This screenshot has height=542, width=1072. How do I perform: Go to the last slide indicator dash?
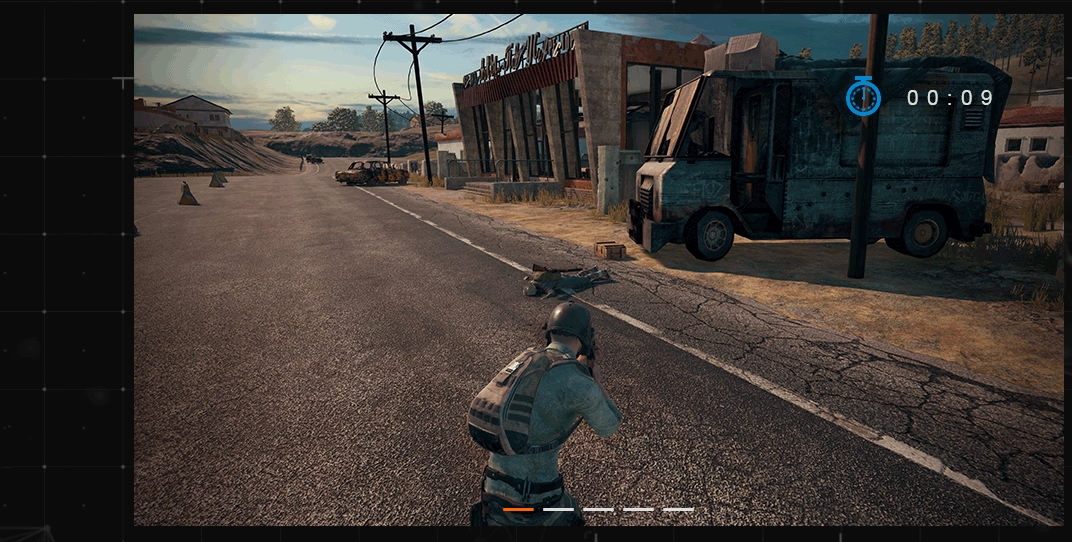coord(678,509)
